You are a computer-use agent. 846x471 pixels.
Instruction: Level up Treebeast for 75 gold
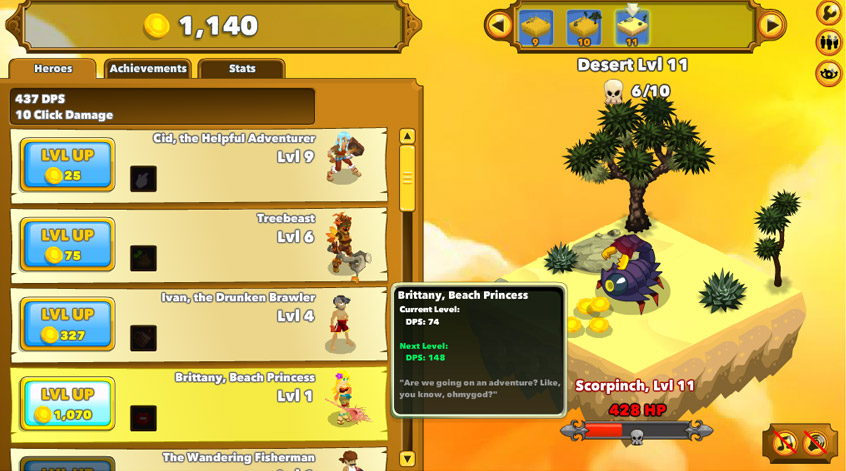pos(68,245)
